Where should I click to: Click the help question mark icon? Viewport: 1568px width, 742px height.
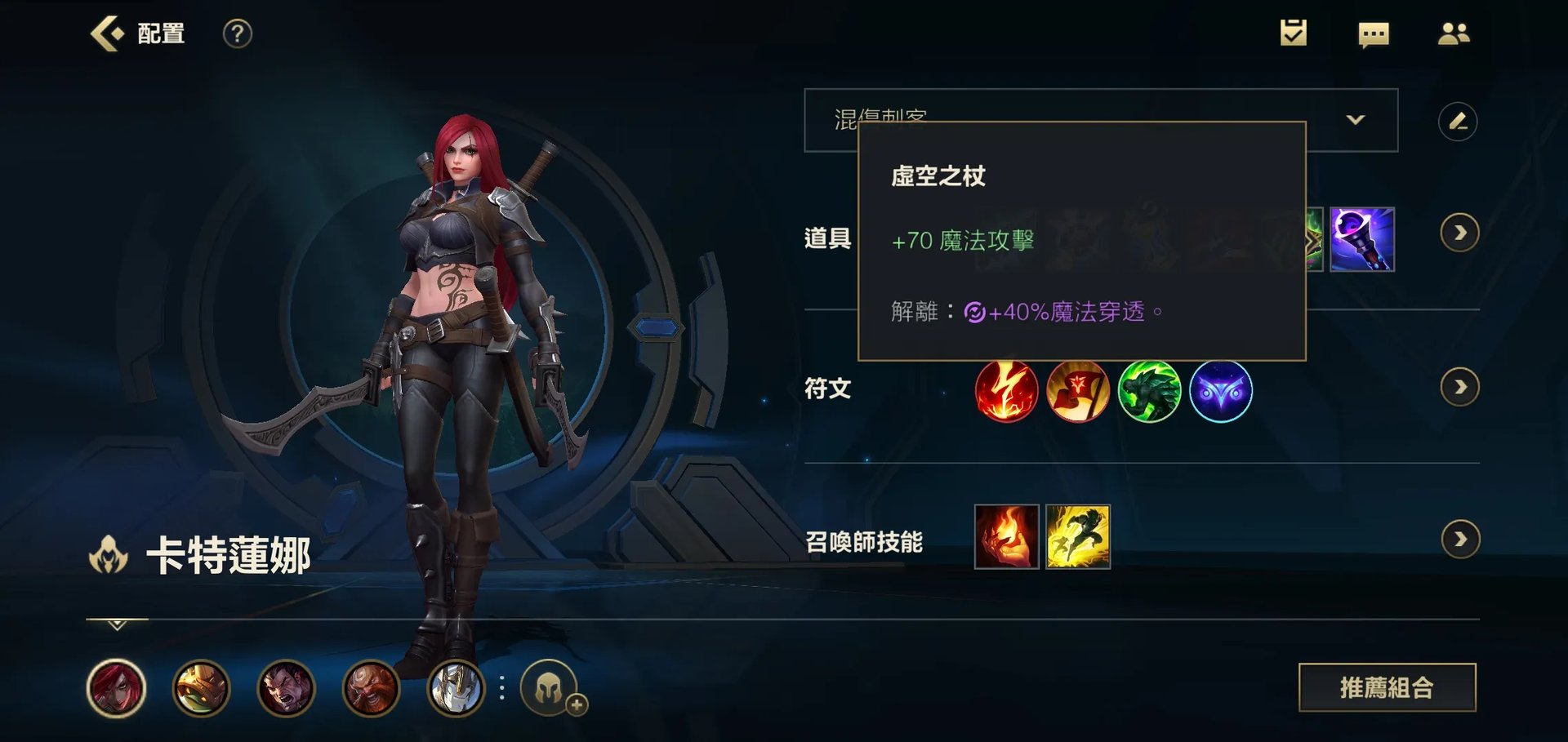(x=235, y=34)
